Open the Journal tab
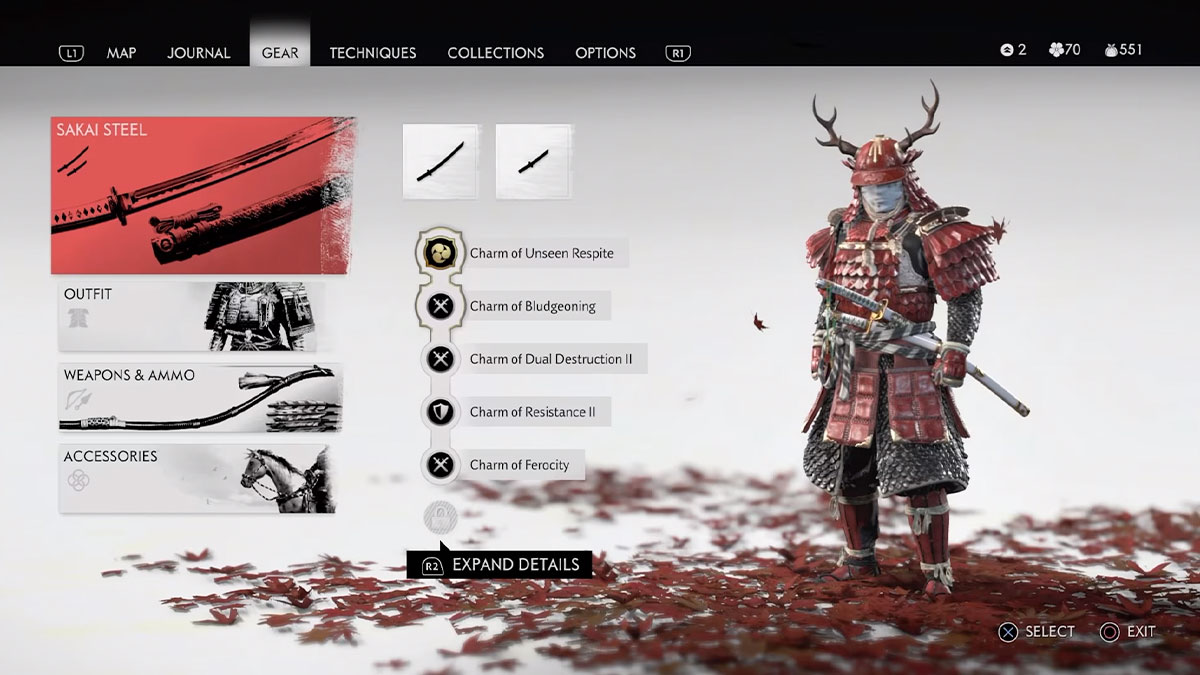The image size is (1200, 675). point(198,53)
